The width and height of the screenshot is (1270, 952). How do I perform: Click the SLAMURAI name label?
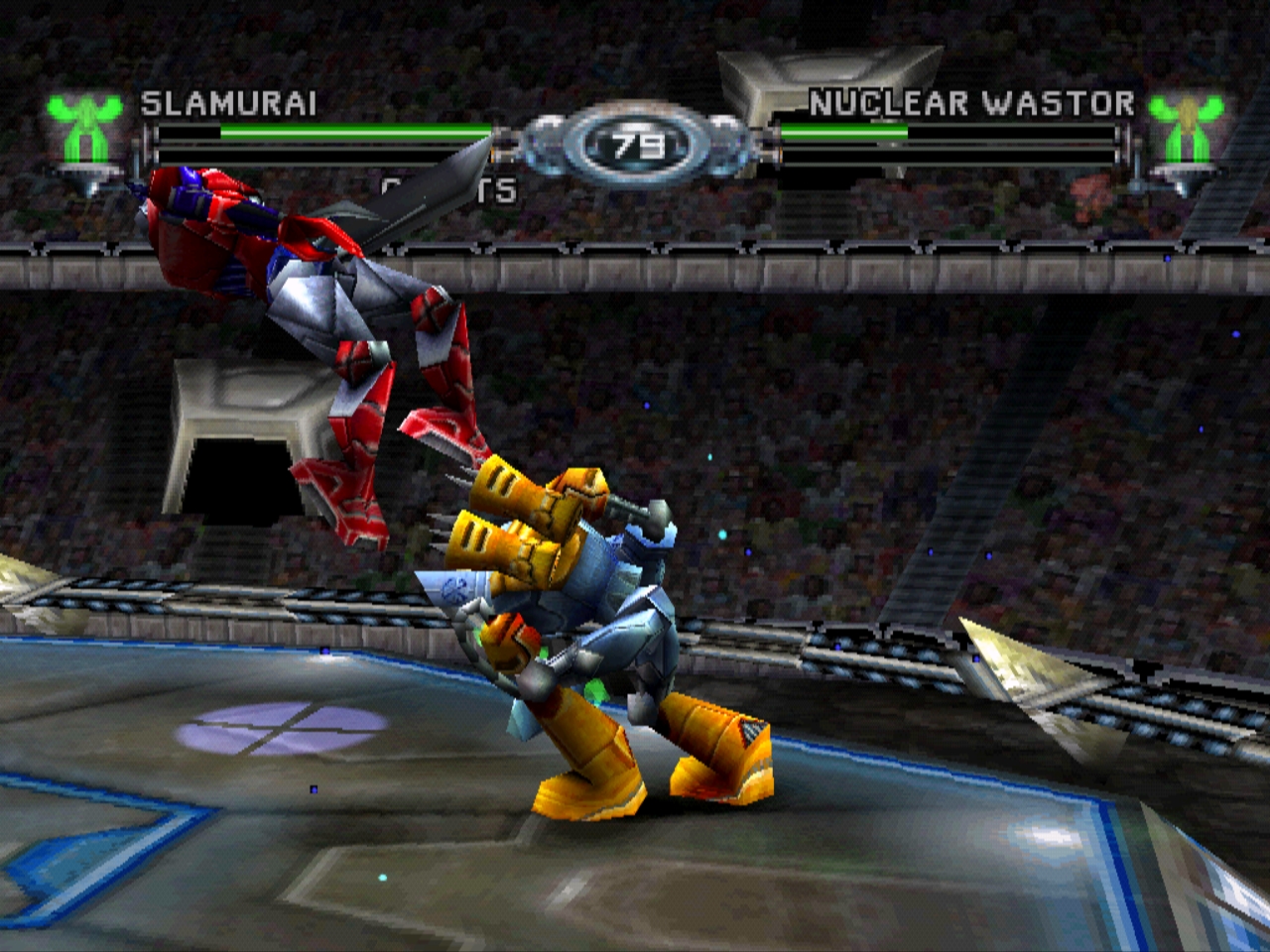coord(226,103)
